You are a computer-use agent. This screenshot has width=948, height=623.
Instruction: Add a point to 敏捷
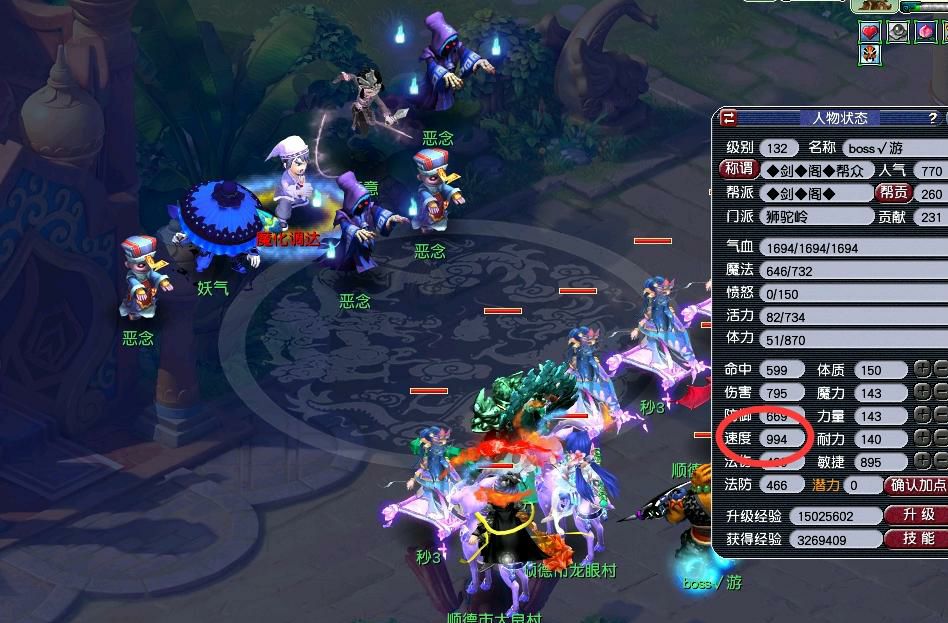click(921, 462)
